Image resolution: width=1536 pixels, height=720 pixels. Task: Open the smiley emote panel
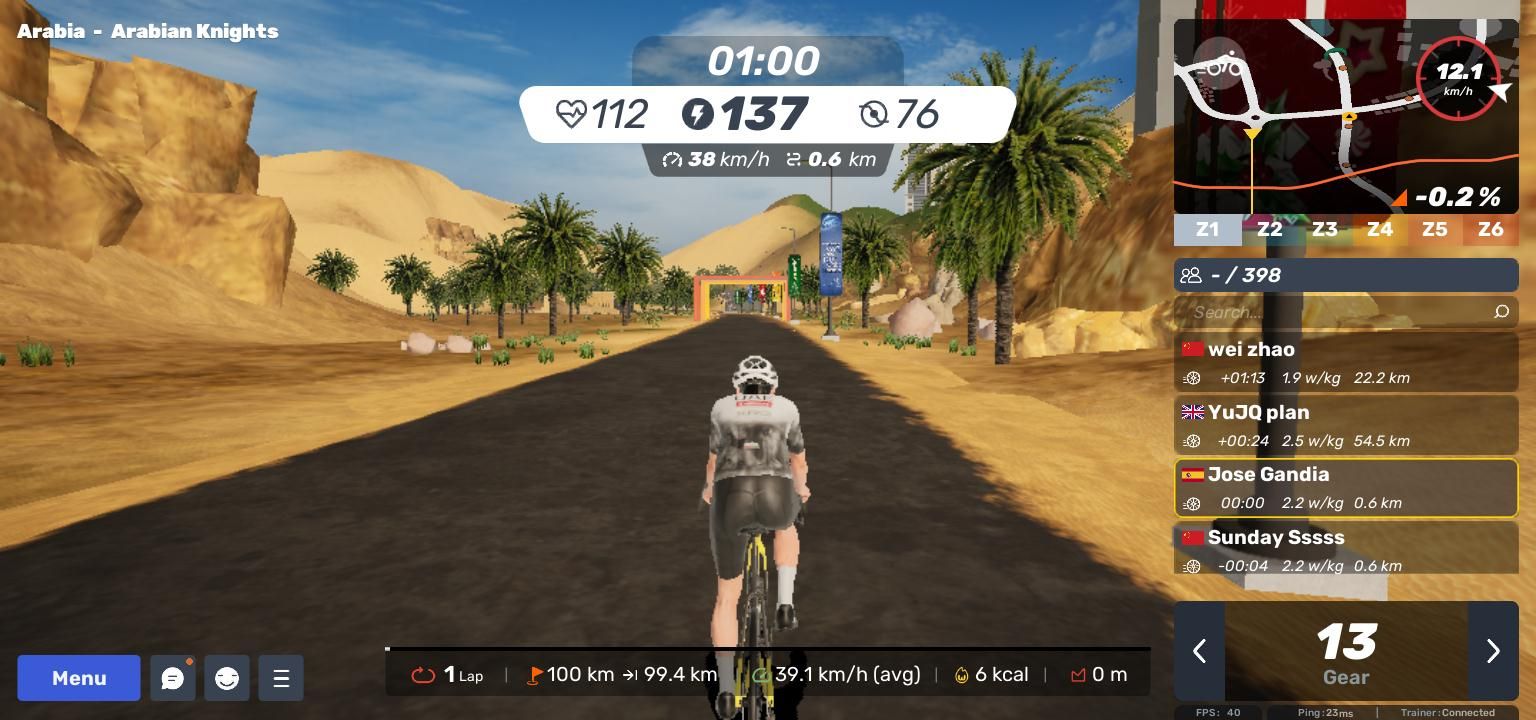point(227,678)
